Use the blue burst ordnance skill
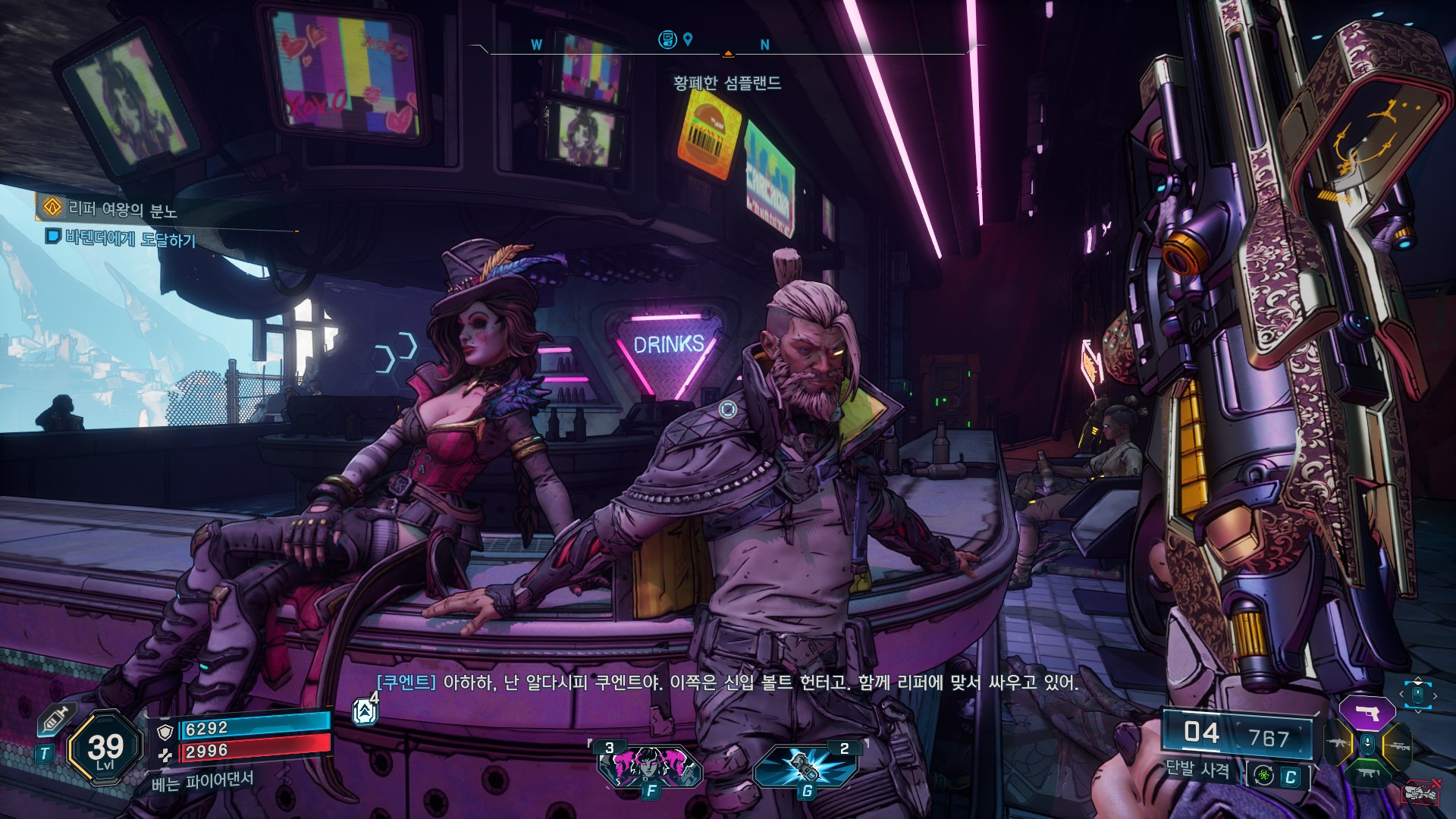The height and width of the screenshot is (819, 1456). (805, 766)
